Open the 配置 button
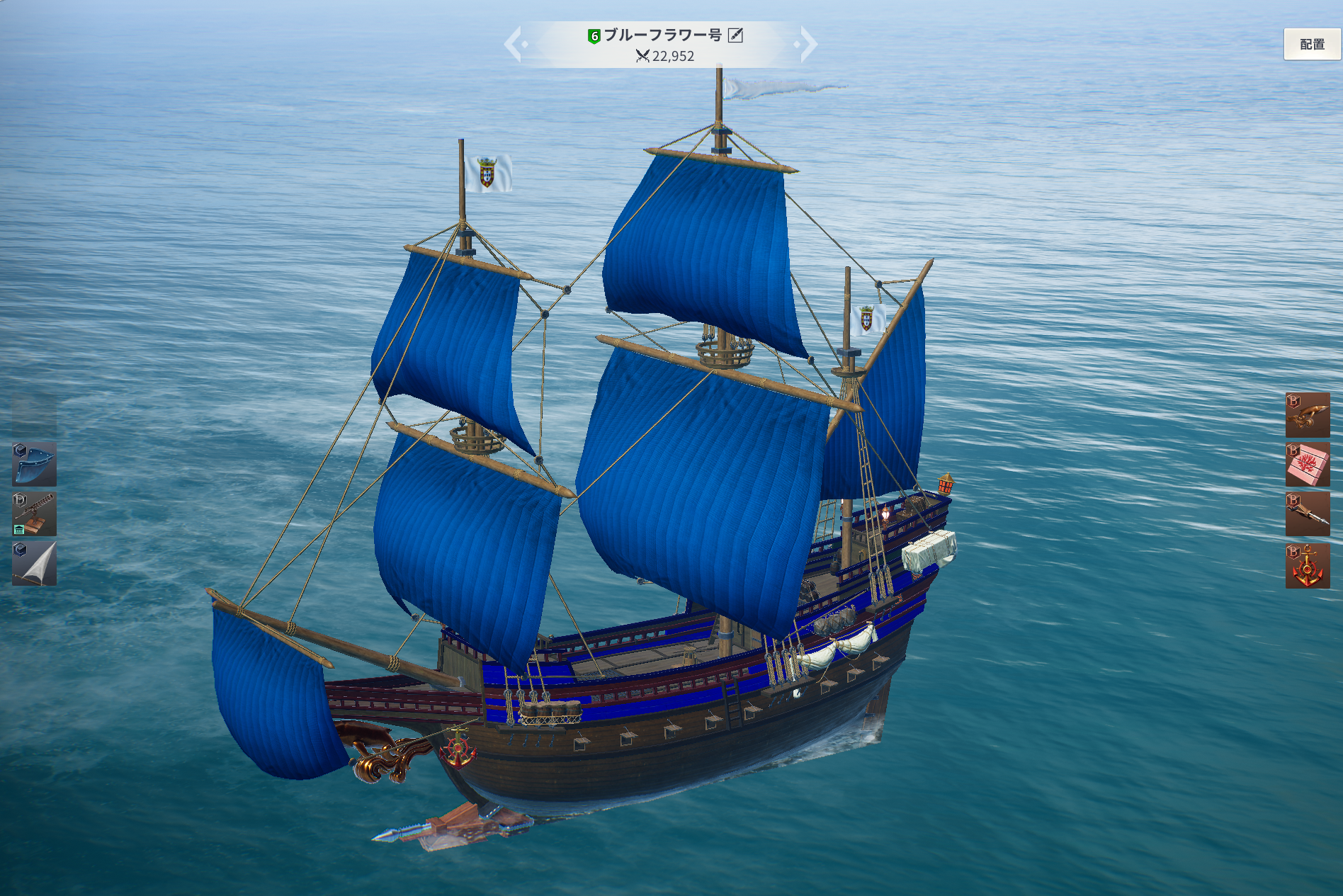Image resolution: width=1343 pixels, height=896 pixels. [1311, 45]
